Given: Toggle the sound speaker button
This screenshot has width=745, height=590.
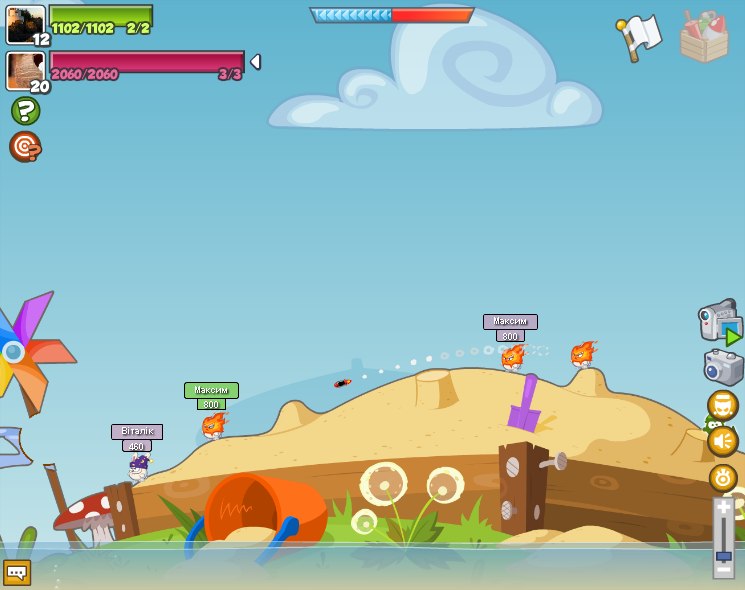Looking at the screenshot, I should [x=722, y=441].
